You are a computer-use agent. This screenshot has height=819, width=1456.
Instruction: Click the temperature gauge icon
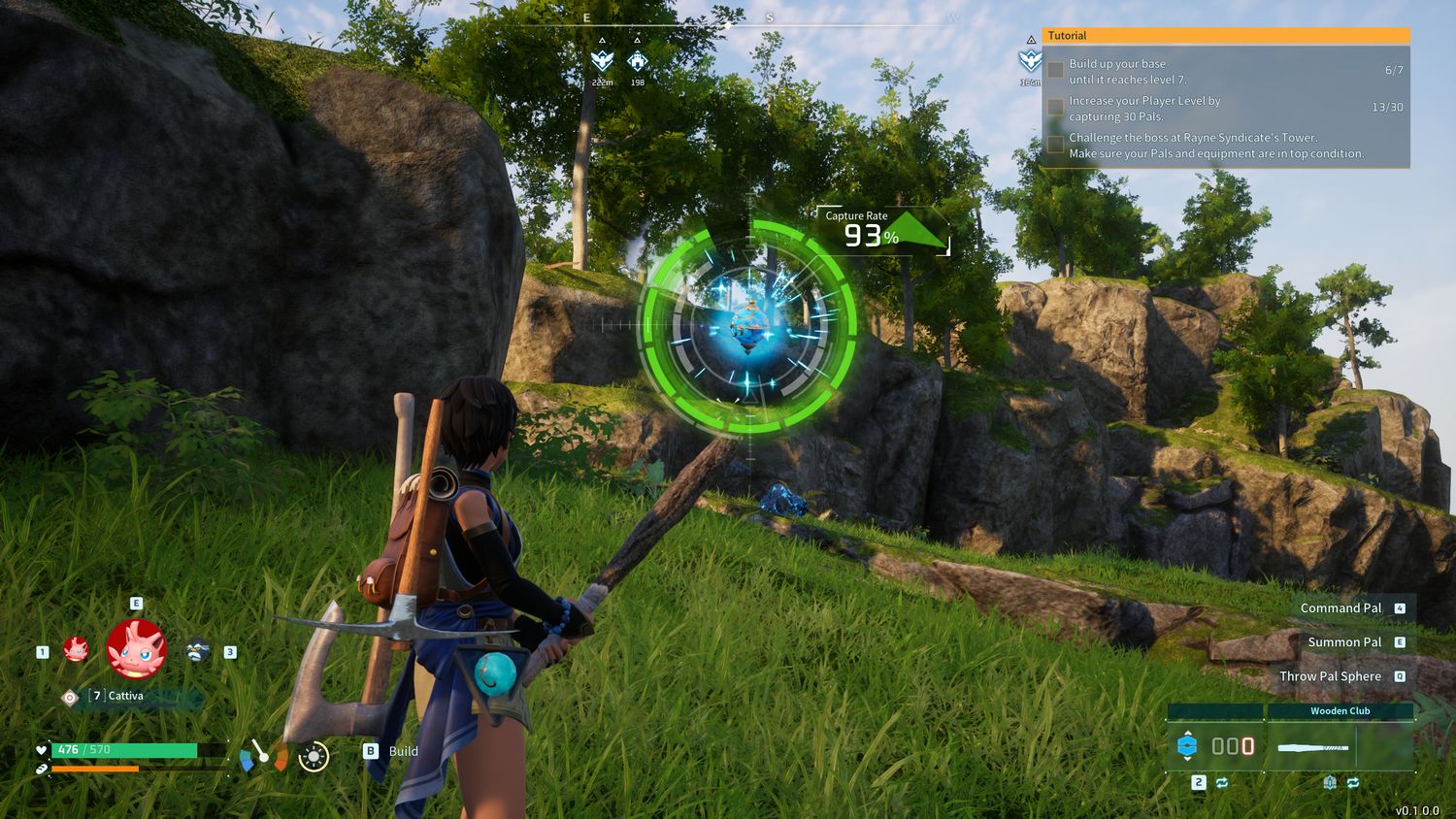click(x=263, y=756)
